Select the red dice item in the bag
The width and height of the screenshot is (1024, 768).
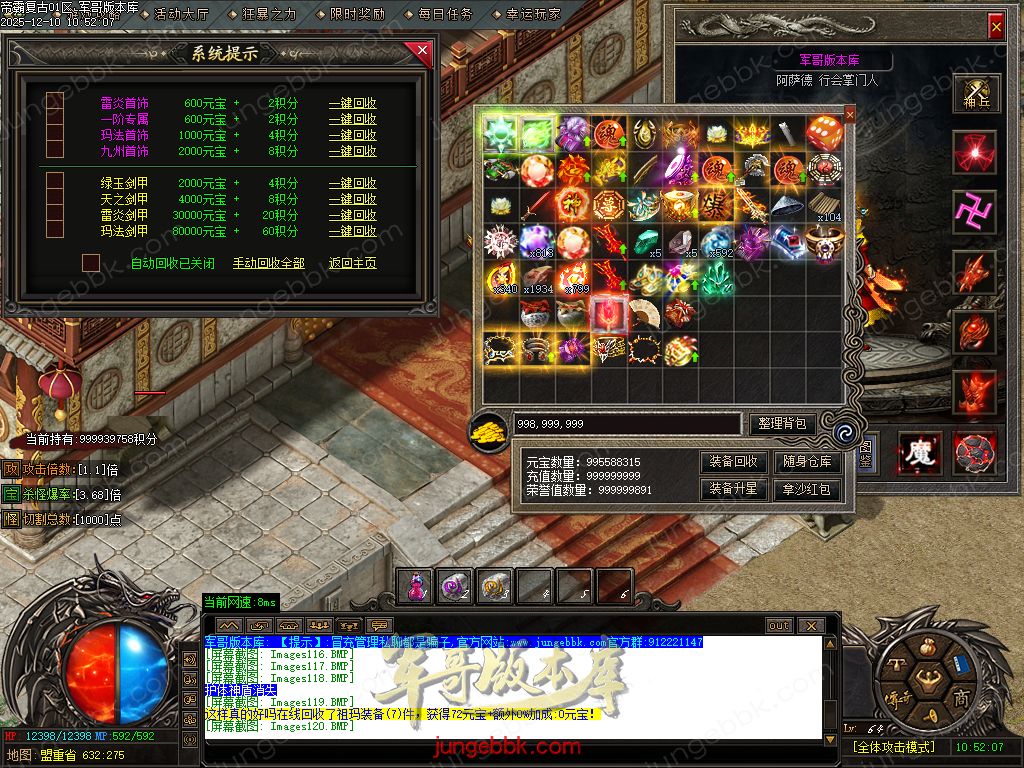825,131
